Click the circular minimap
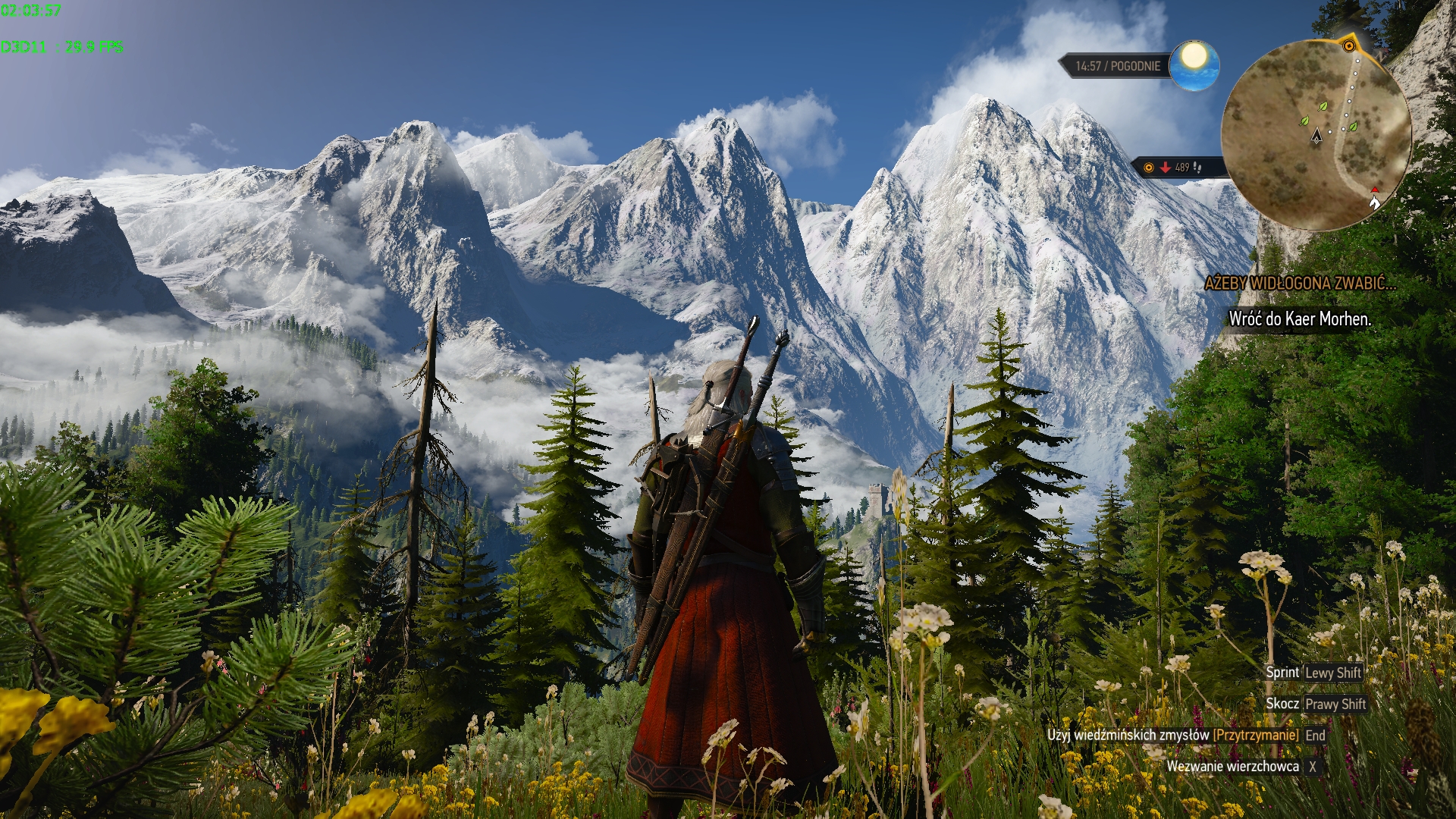Screen dimensions: 1456x819 [x=1316, y=135]
